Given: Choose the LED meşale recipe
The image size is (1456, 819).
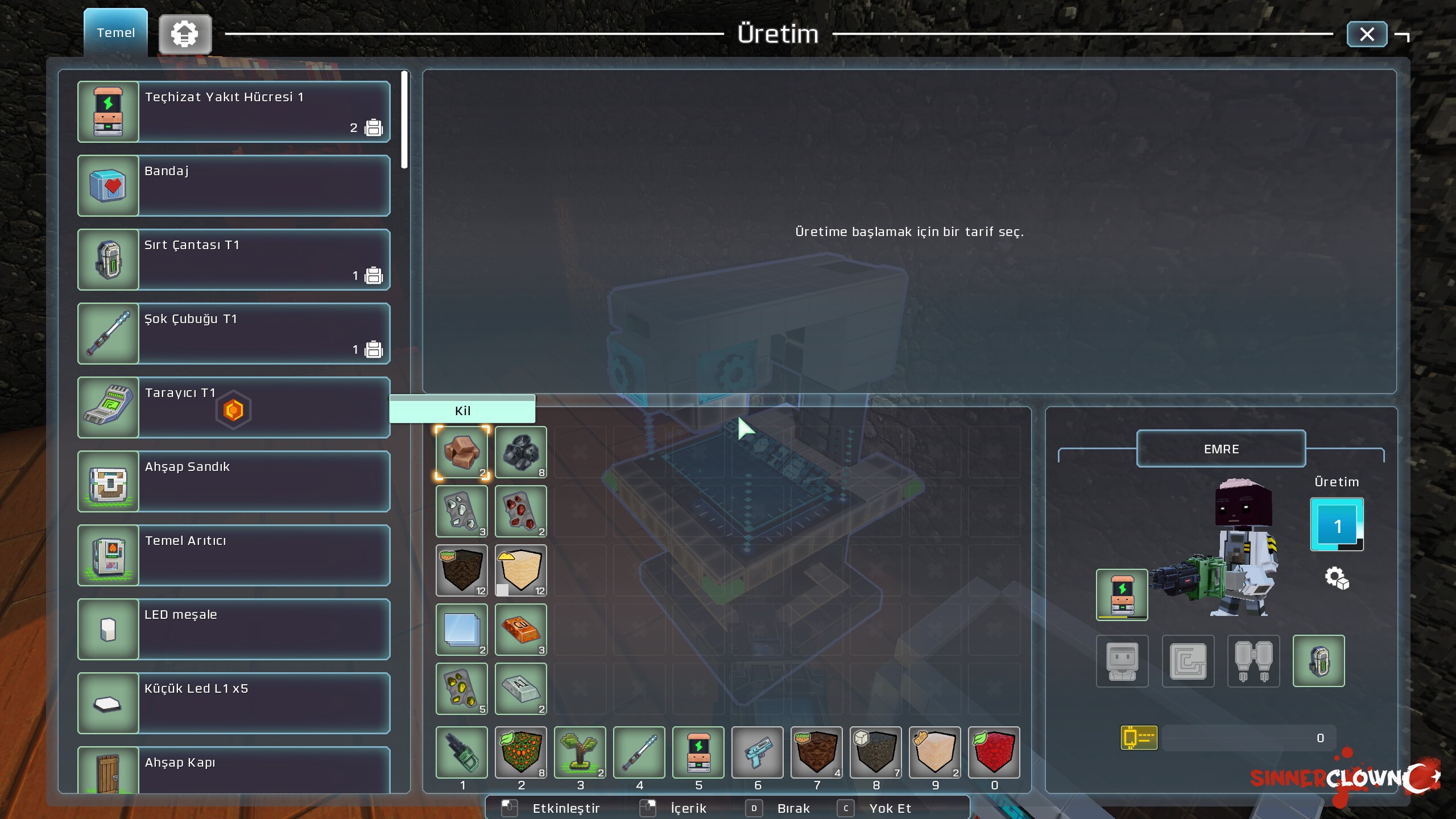Looking at the screenshot, I should point(234,629).
